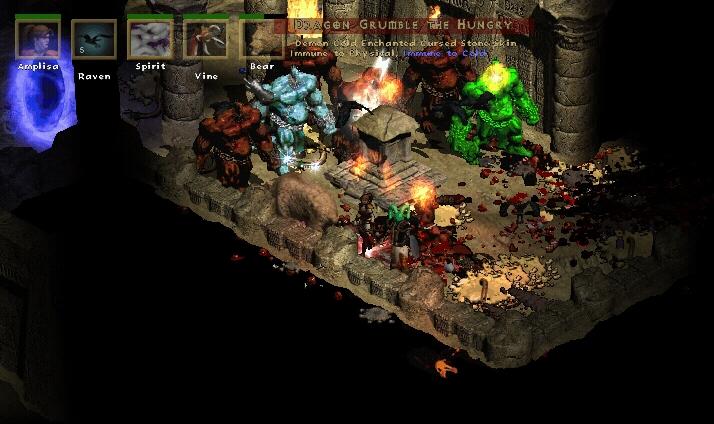Click the Raven summon portrait
Screen dimensions: 714x424
pos(93,39)
